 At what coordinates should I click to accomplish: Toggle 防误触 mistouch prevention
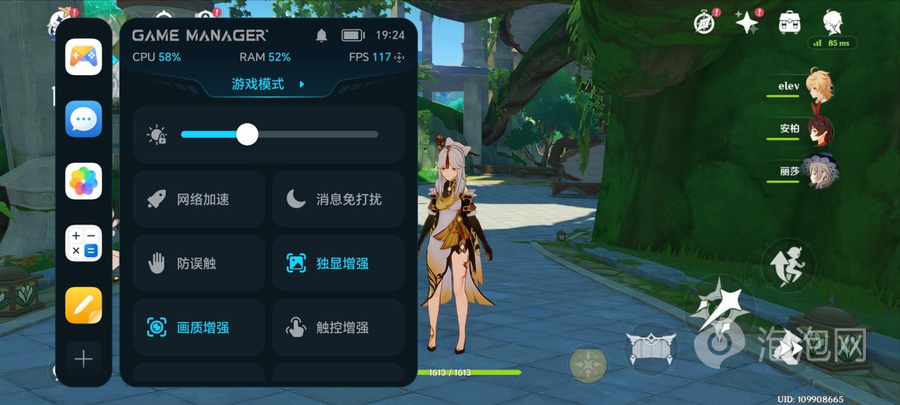[x=199, y=263]
